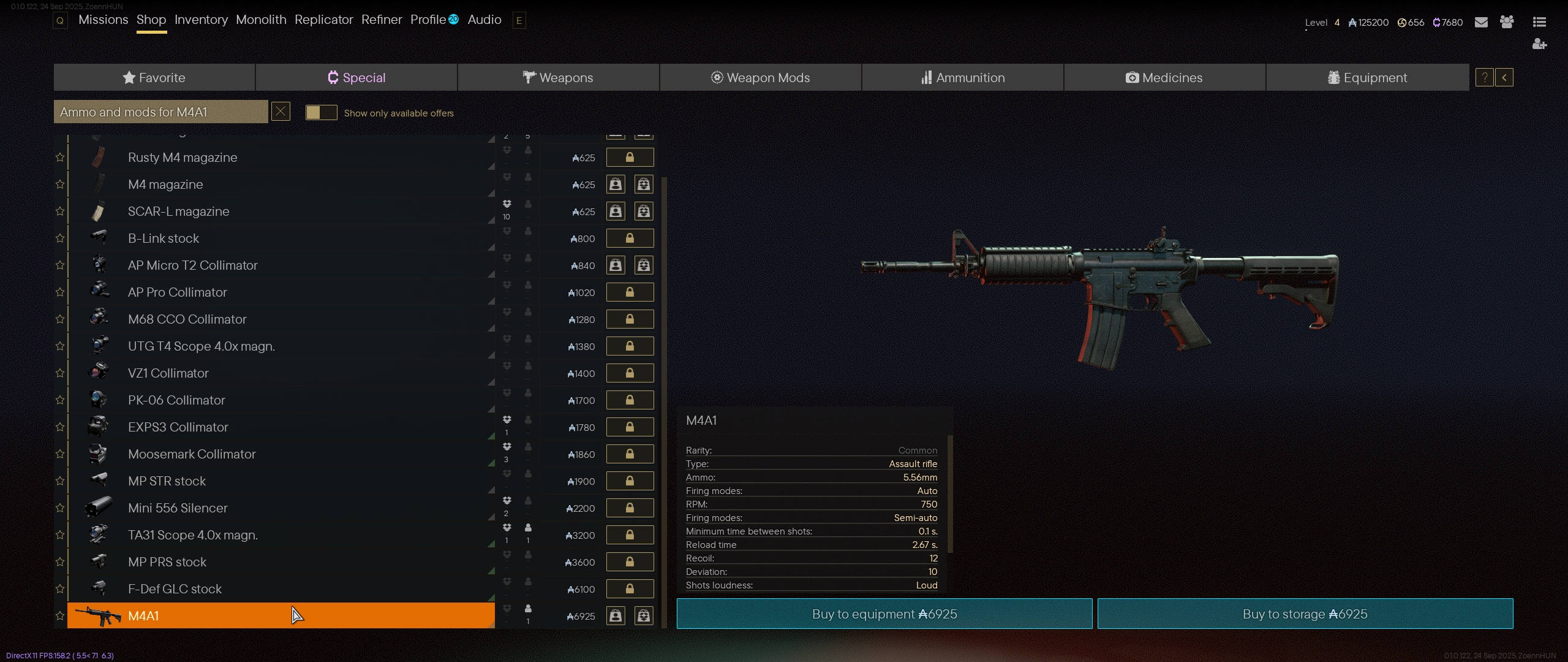1568x662 pixels.
Task: Open the Ammunition shop tab
Action: (963, 78)
